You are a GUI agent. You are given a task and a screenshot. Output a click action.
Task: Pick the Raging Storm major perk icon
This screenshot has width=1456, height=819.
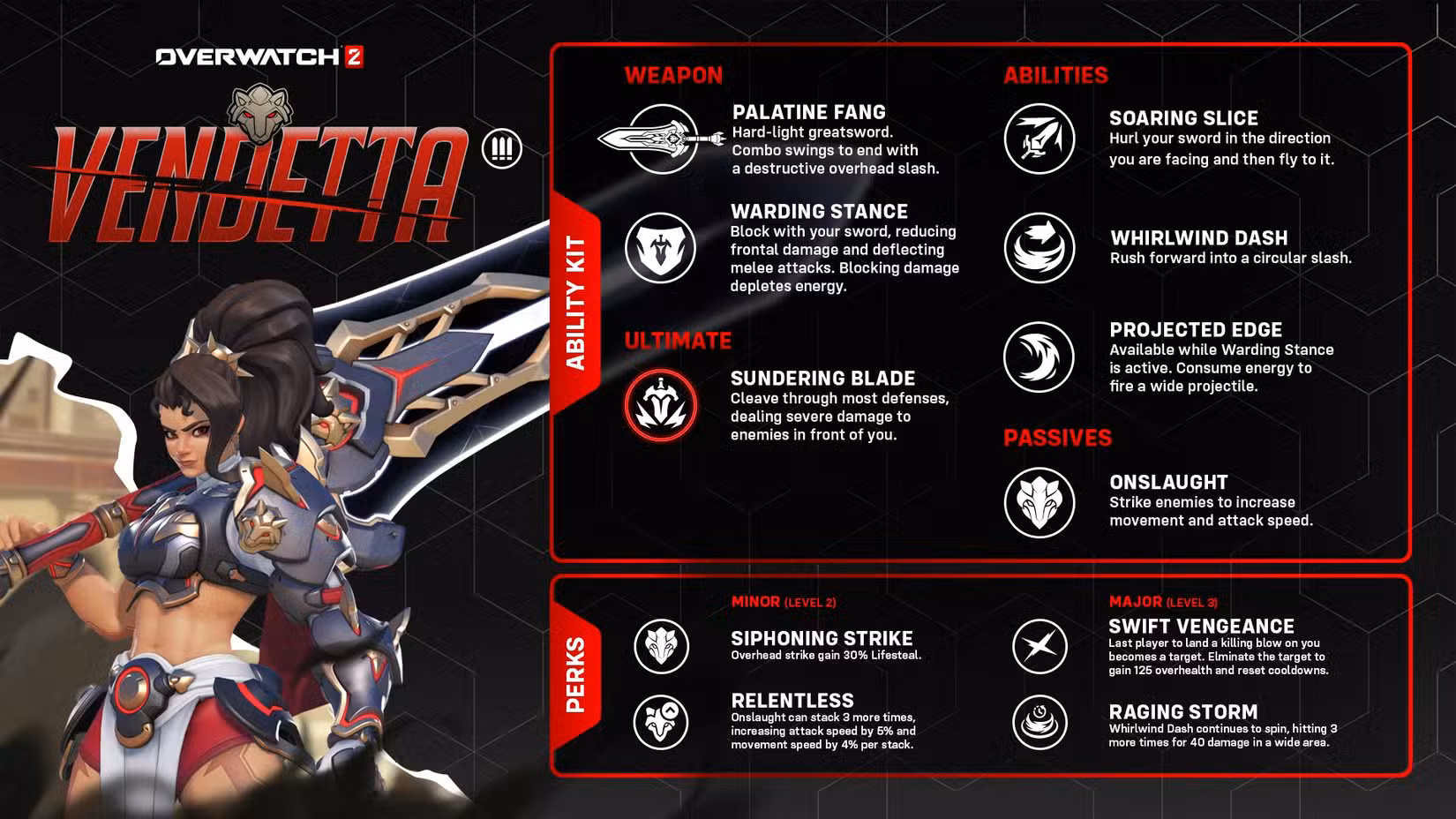[1039, 722]
